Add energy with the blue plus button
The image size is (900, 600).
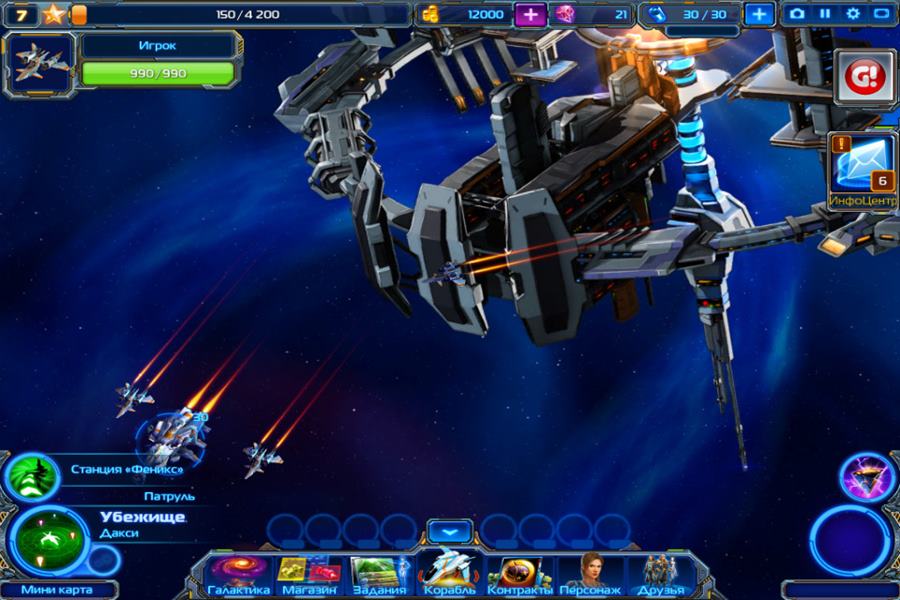(759, 14)
